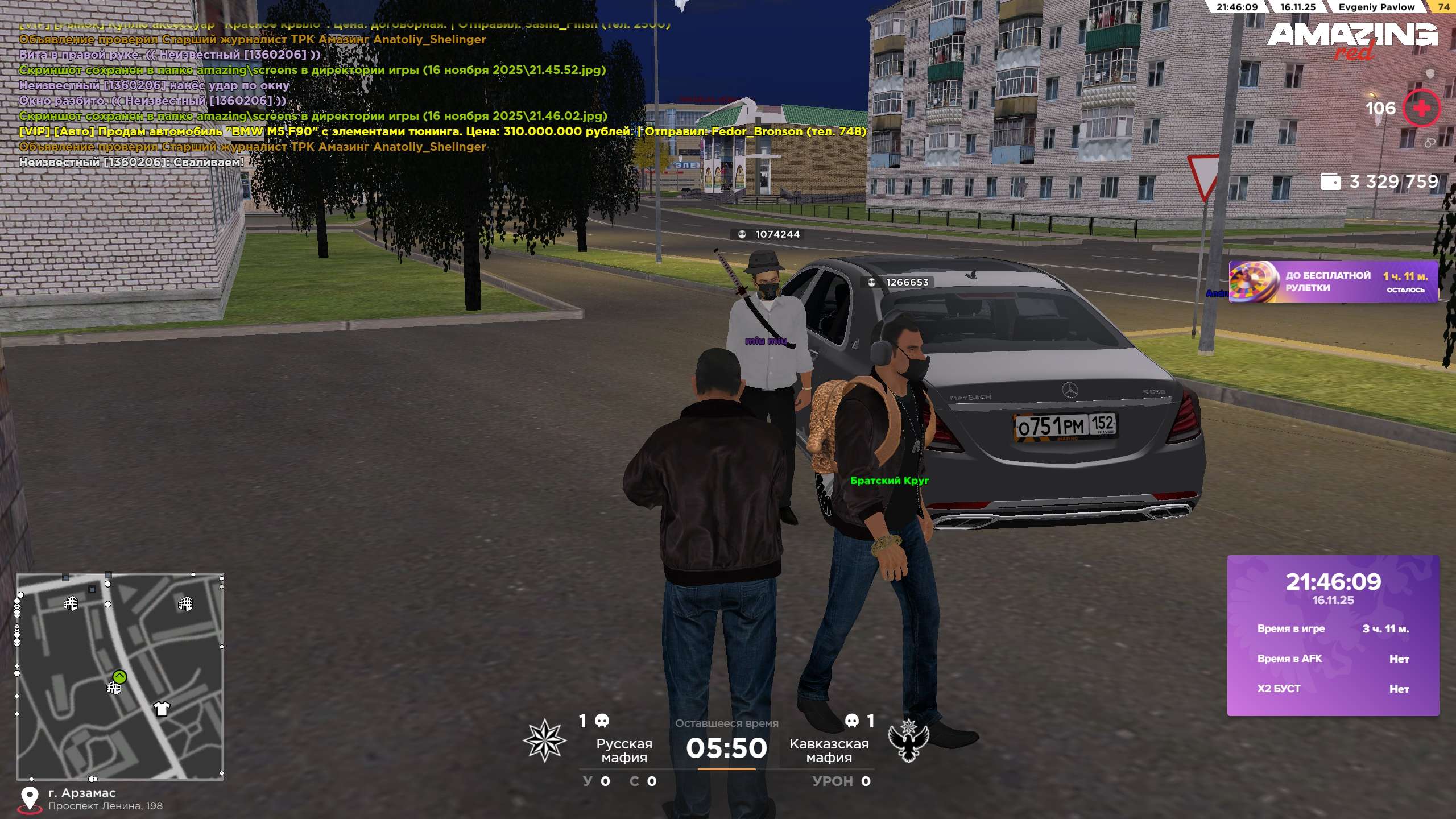Screen dimensions: 1456x819
Task: Click the green player marker on minimap
Action: (119, 676)
